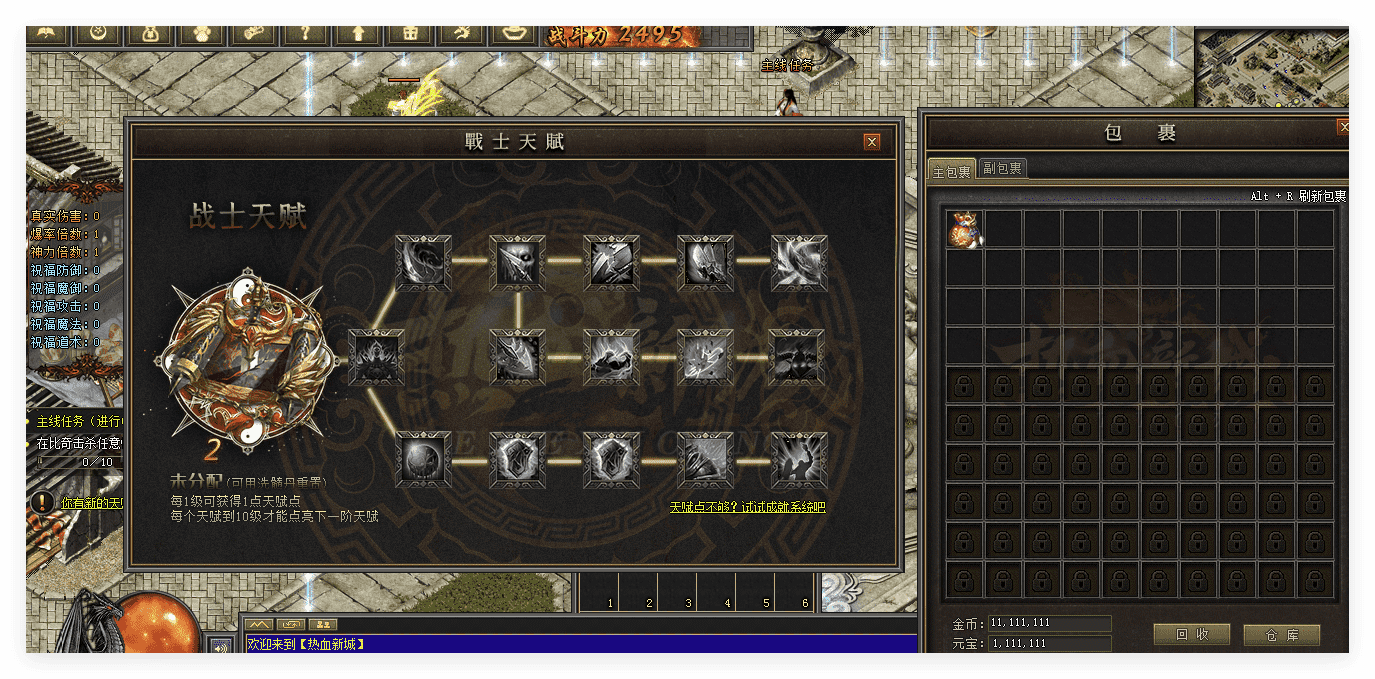The height and width of the screenshot is (679, 1375).
Task: Pick the dark orb talent in the bottom row
Action: click(423, 460)
